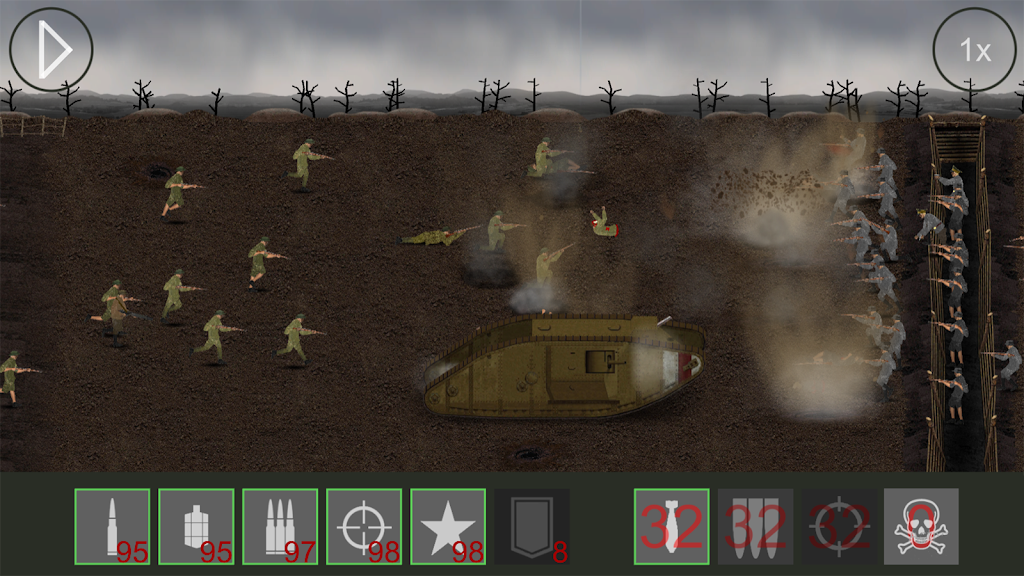Use the dimmed crosshair targeted strike ability
Screen dimensions: 1024x576
point(838,526)
